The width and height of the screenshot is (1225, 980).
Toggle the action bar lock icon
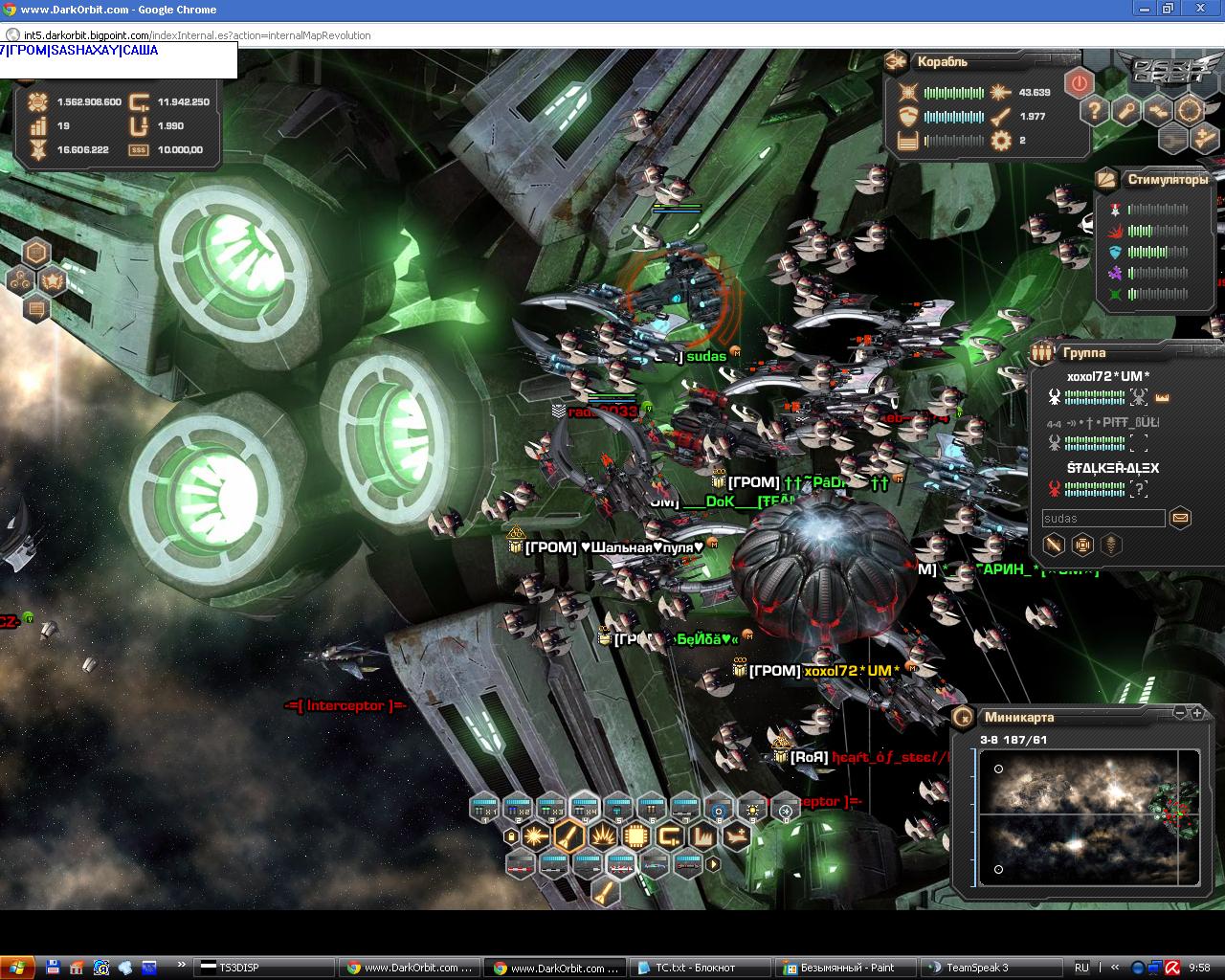point(511,836)
